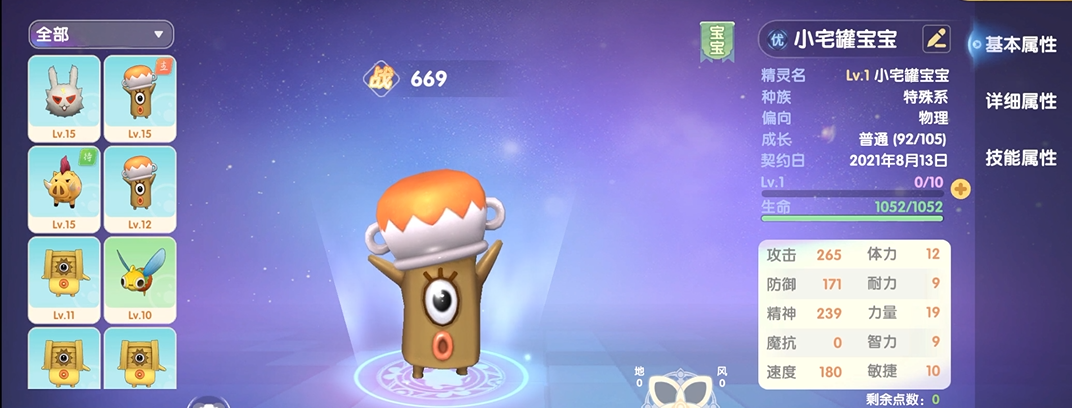Select the Lv.15 jar pet marked 主

click(140, 98)
